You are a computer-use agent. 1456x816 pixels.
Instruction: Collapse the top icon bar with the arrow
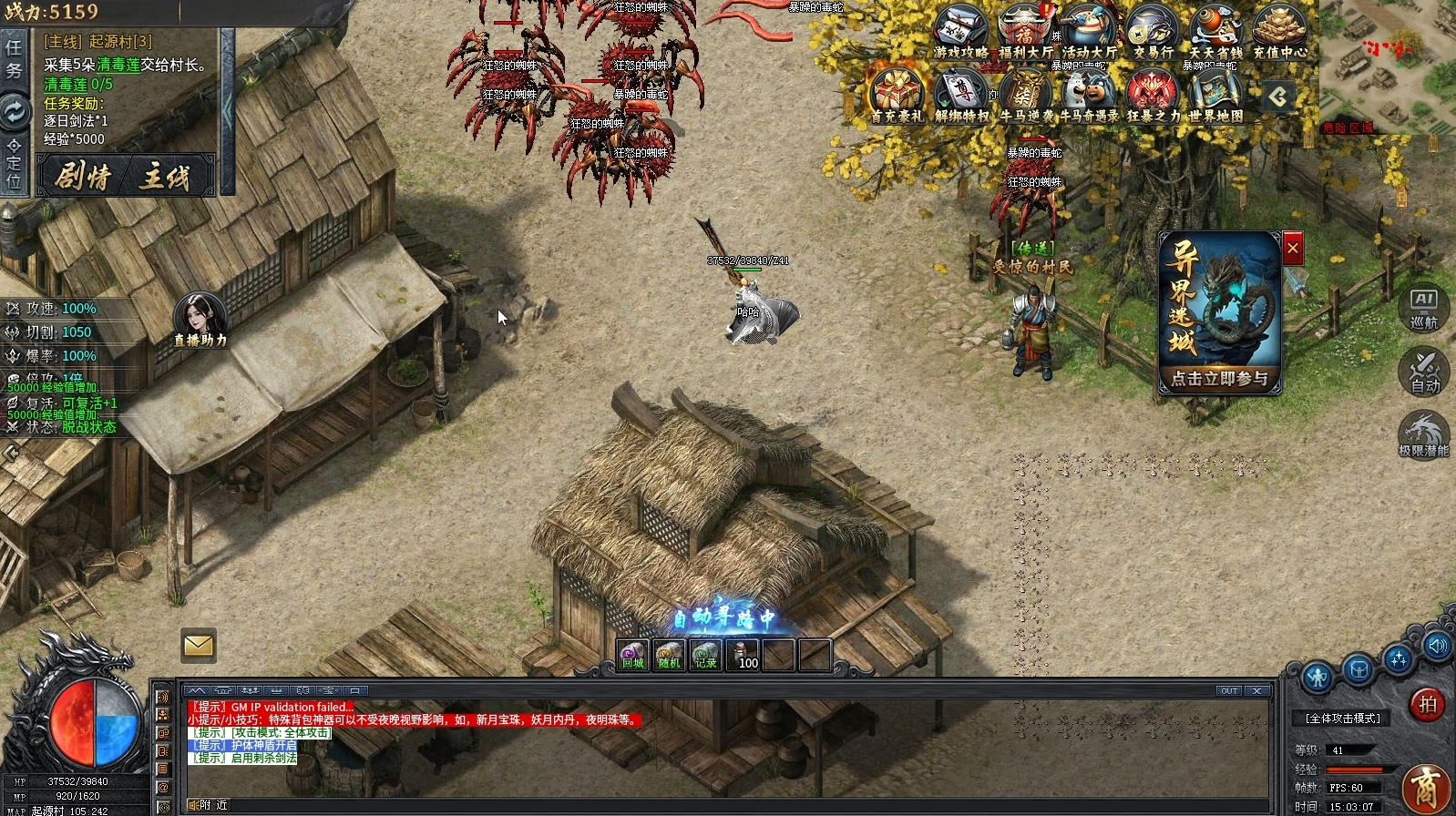(1278, 97)
